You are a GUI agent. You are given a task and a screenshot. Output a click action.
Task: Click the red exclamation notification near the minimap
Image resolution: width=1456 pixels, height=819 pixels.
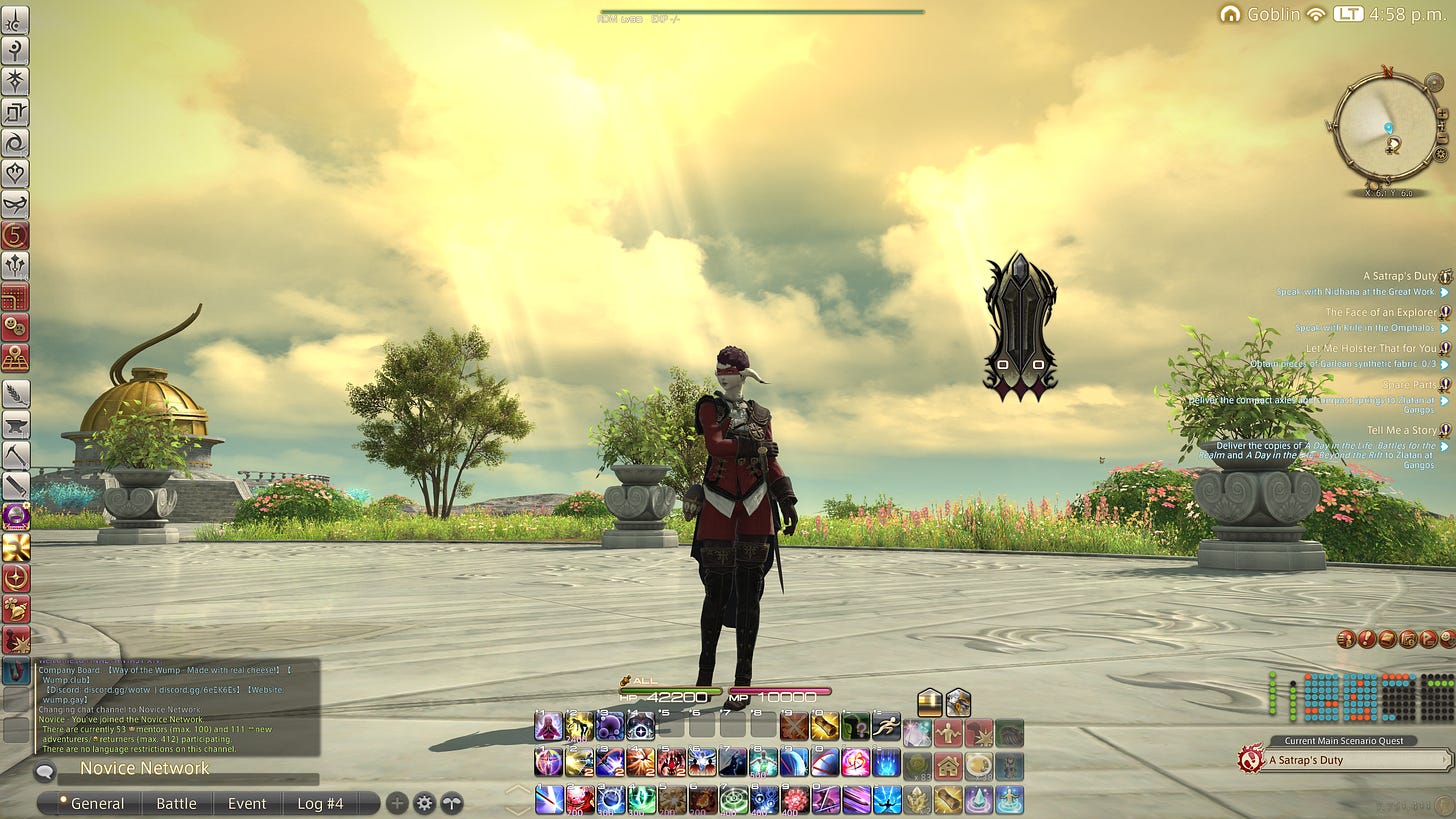point(1366,638)
